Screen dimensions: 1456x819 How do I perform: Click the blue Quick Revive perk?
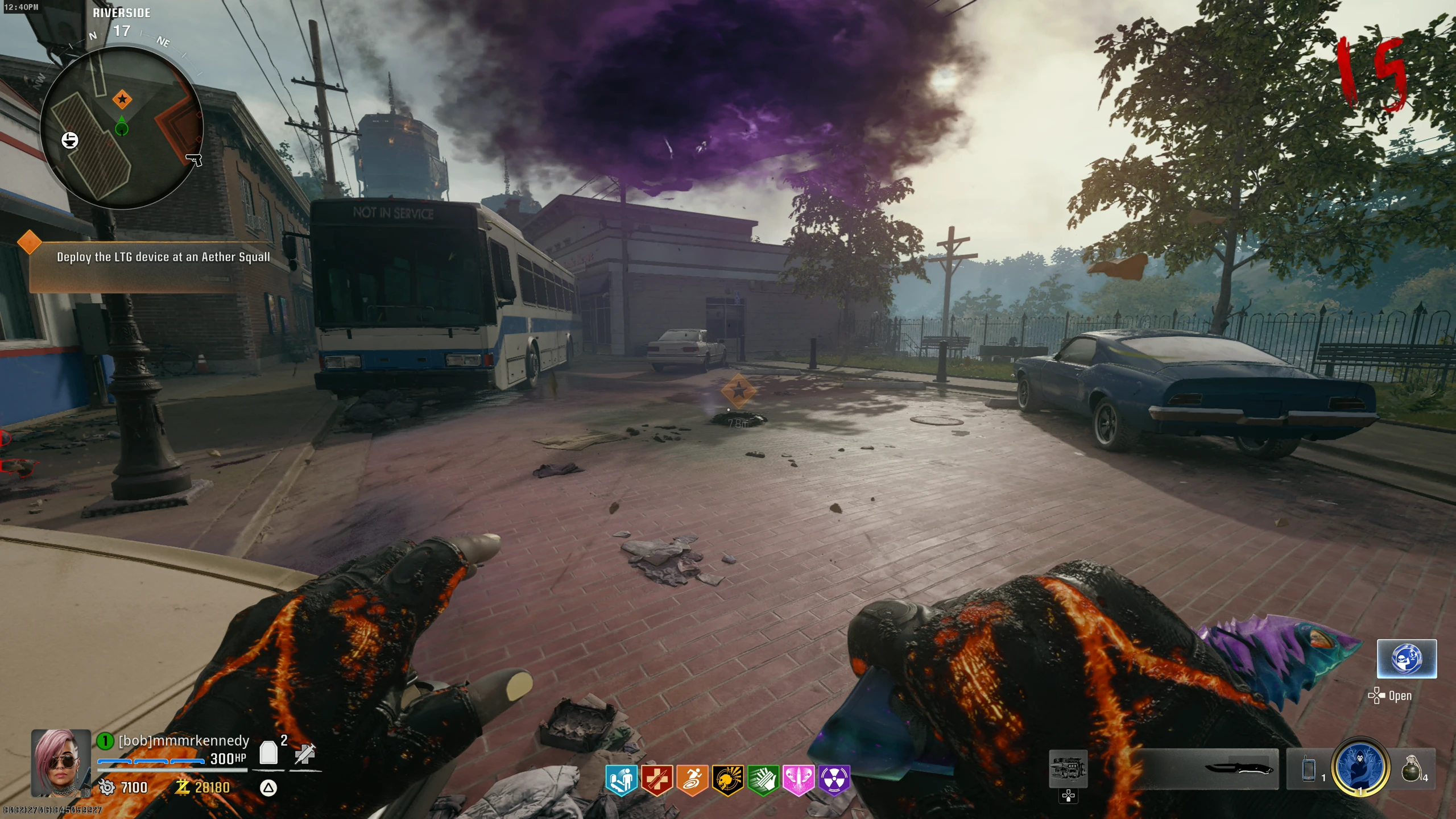point(621,779)
